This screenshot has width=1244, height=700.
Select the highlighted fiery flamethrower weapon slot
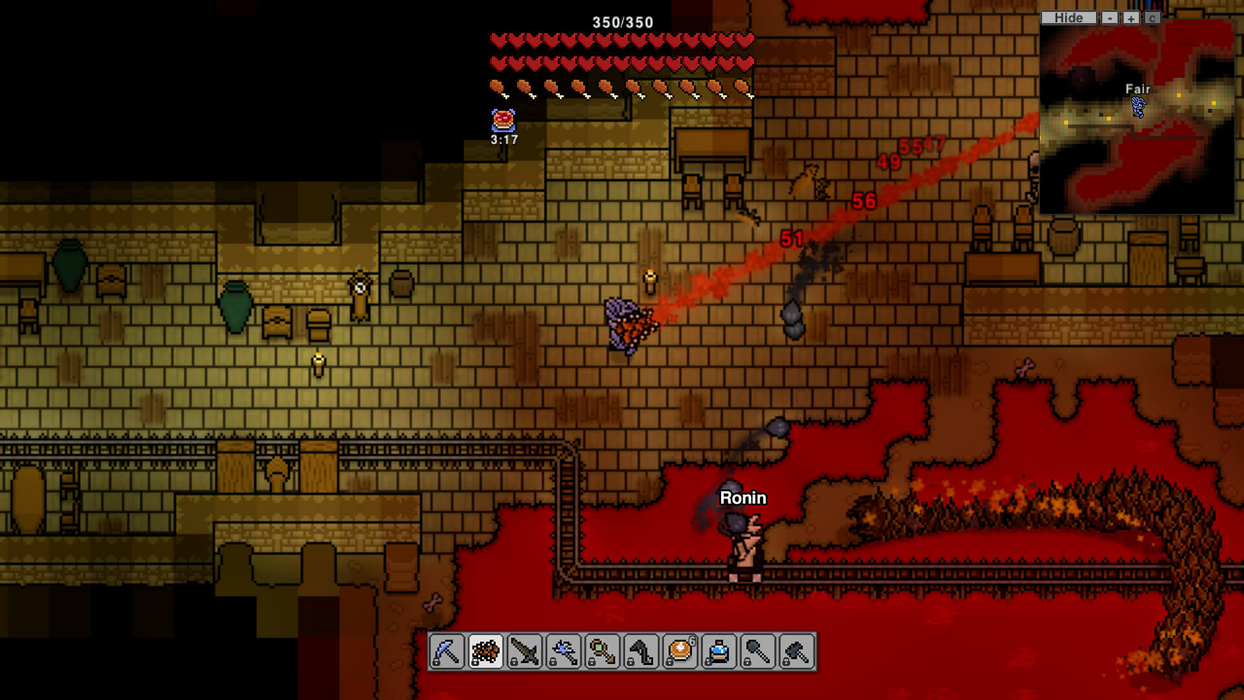[486, 652]
